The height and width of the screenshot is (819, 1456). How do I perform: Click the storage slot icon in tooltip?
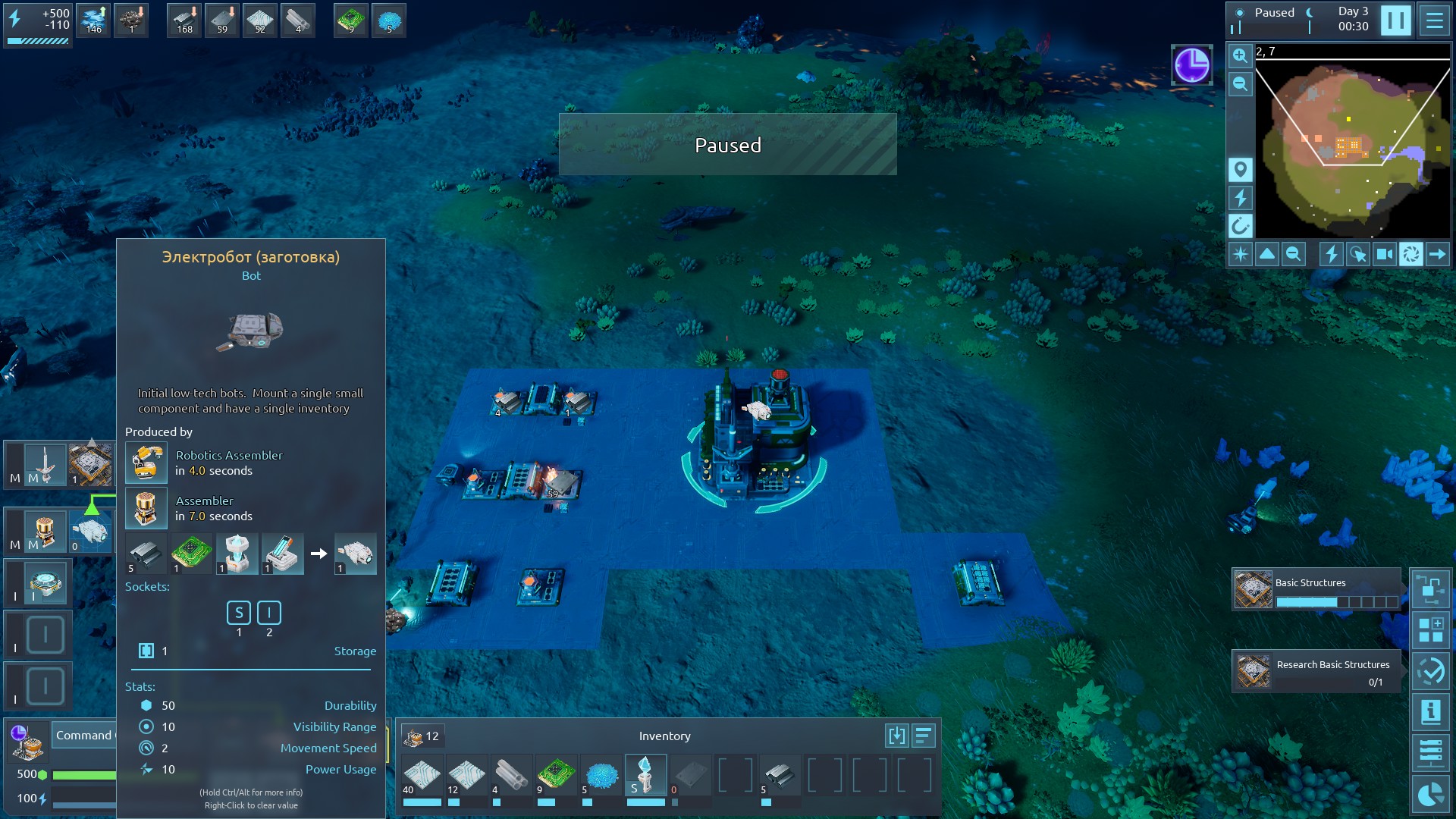(x=146, y=651)
